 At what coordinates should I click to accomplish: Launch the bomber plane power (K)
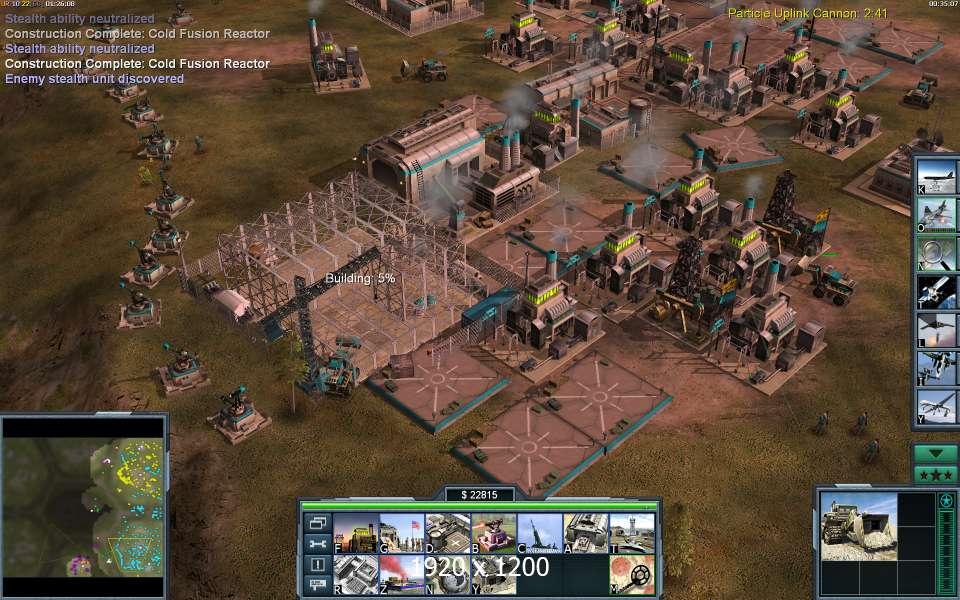click(x=937, y=175)
